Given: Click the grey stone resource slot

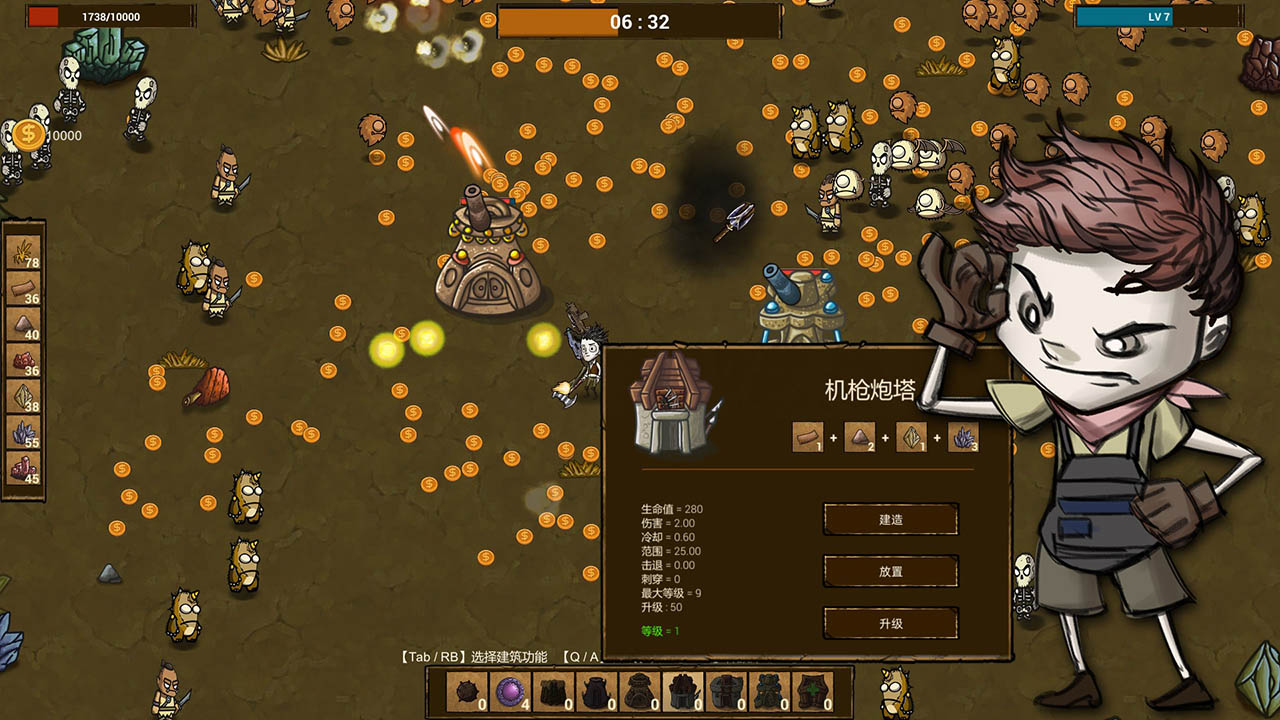Looking at the screenshot, I should pos(24,324).
